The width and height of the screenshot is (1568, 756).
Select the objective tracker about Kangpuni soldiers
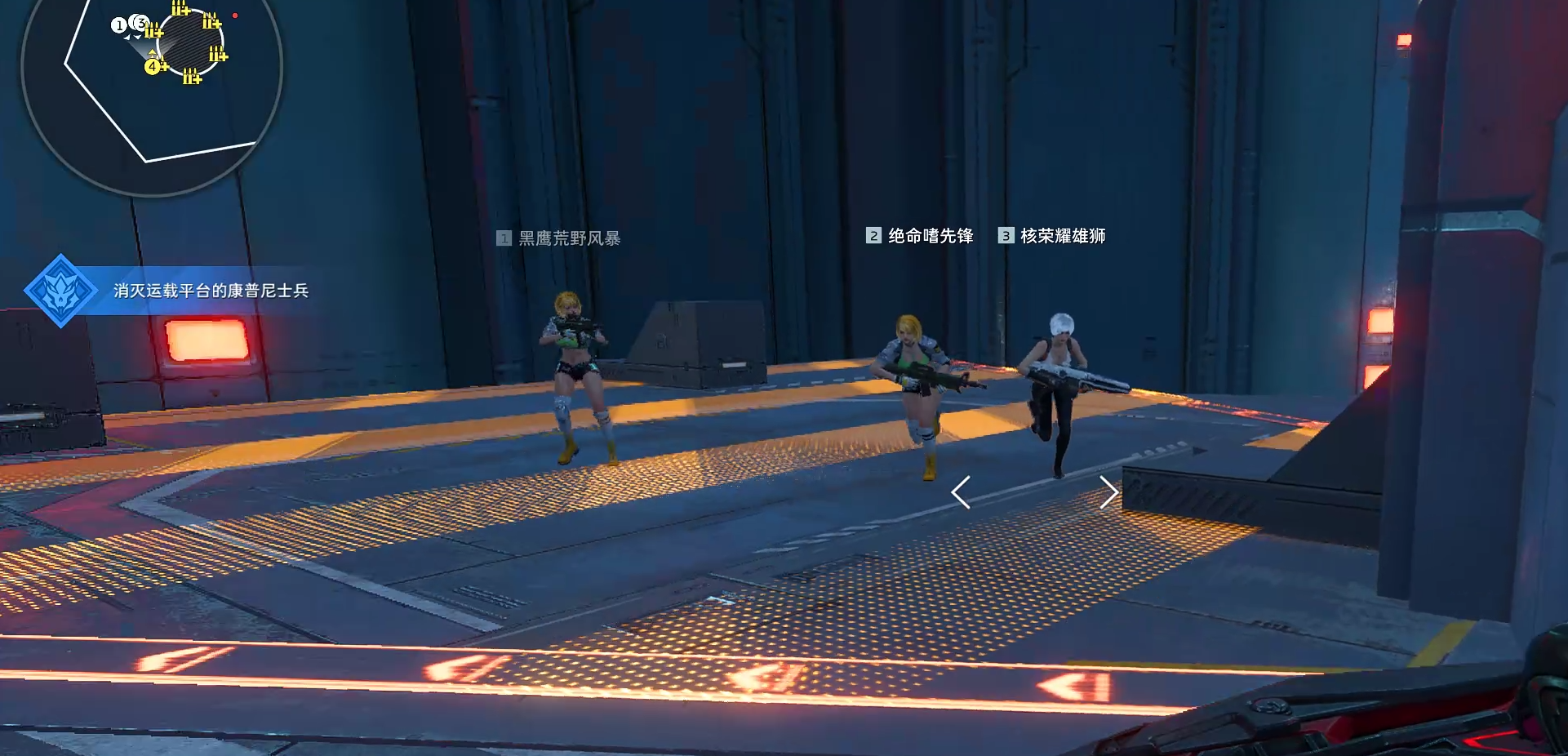coord(211,291)
